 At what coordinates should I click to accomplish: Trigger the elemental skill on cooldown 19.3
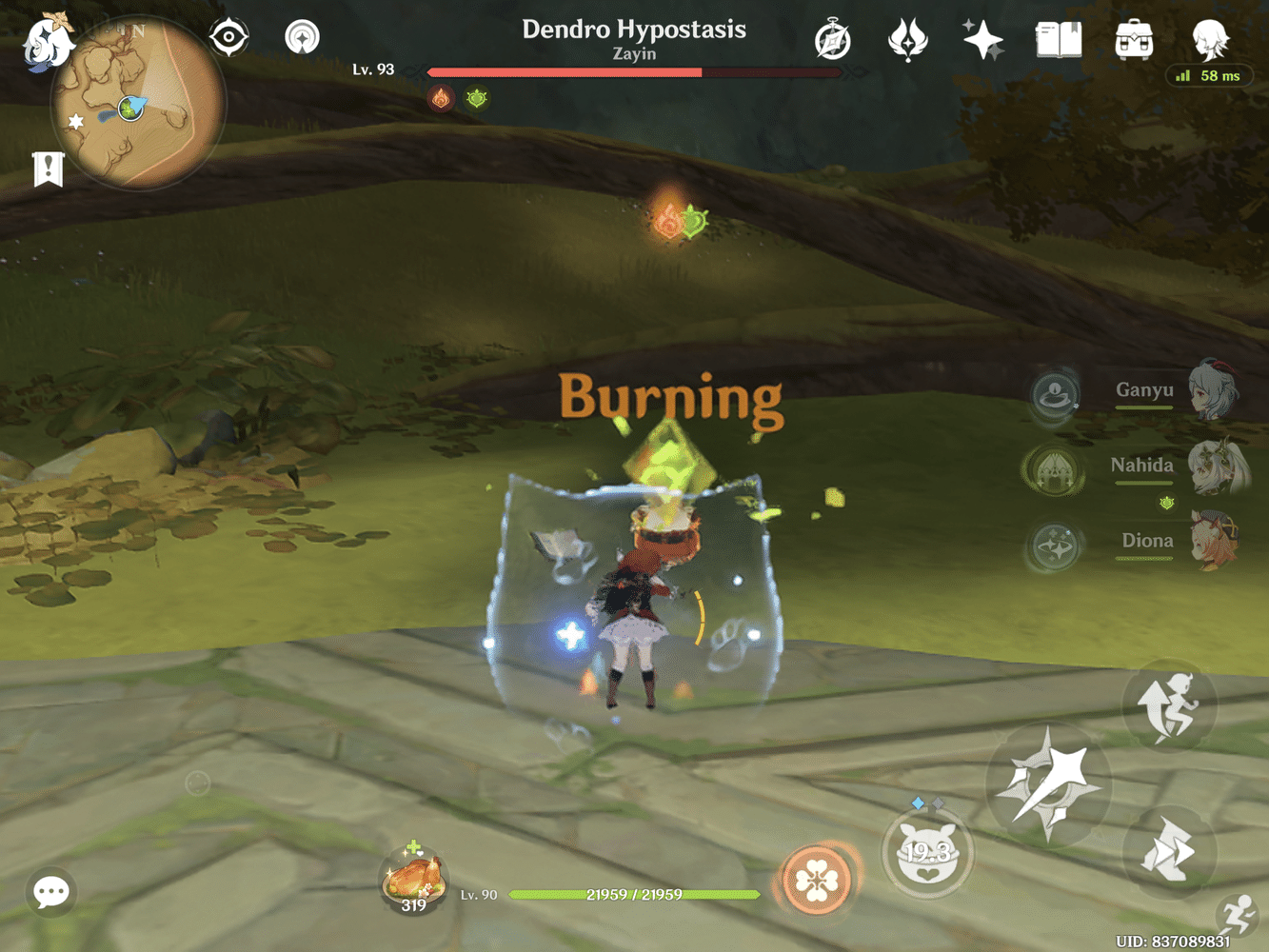(x=928, y=852)
